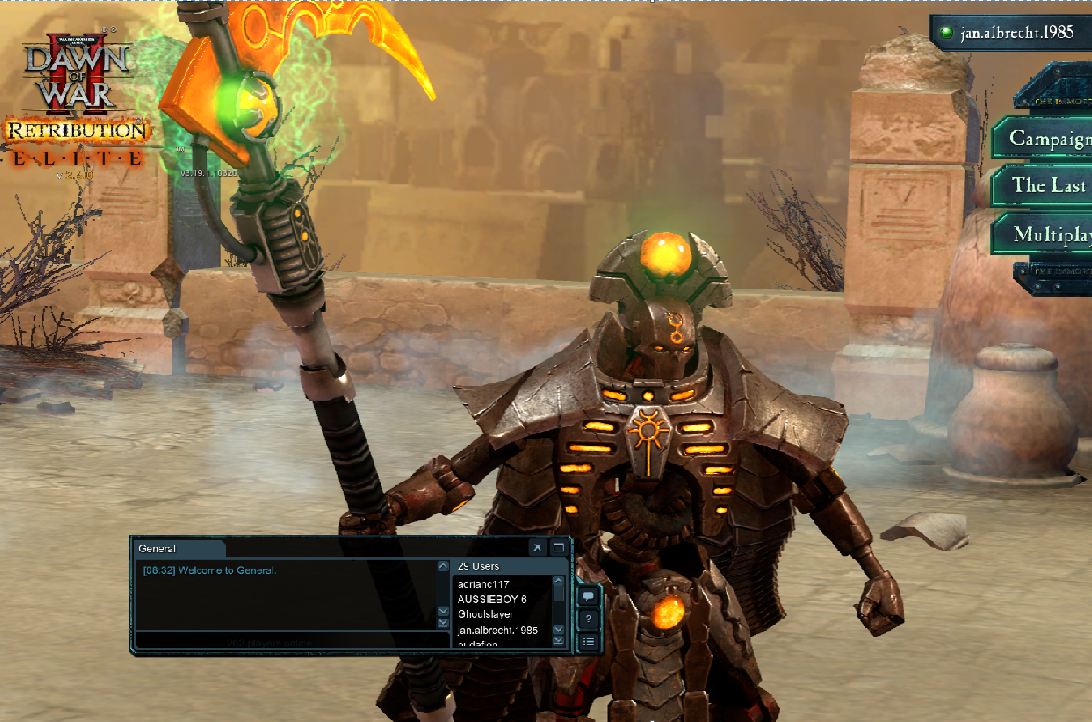Open the Campaign menu

coord(1045,138)
